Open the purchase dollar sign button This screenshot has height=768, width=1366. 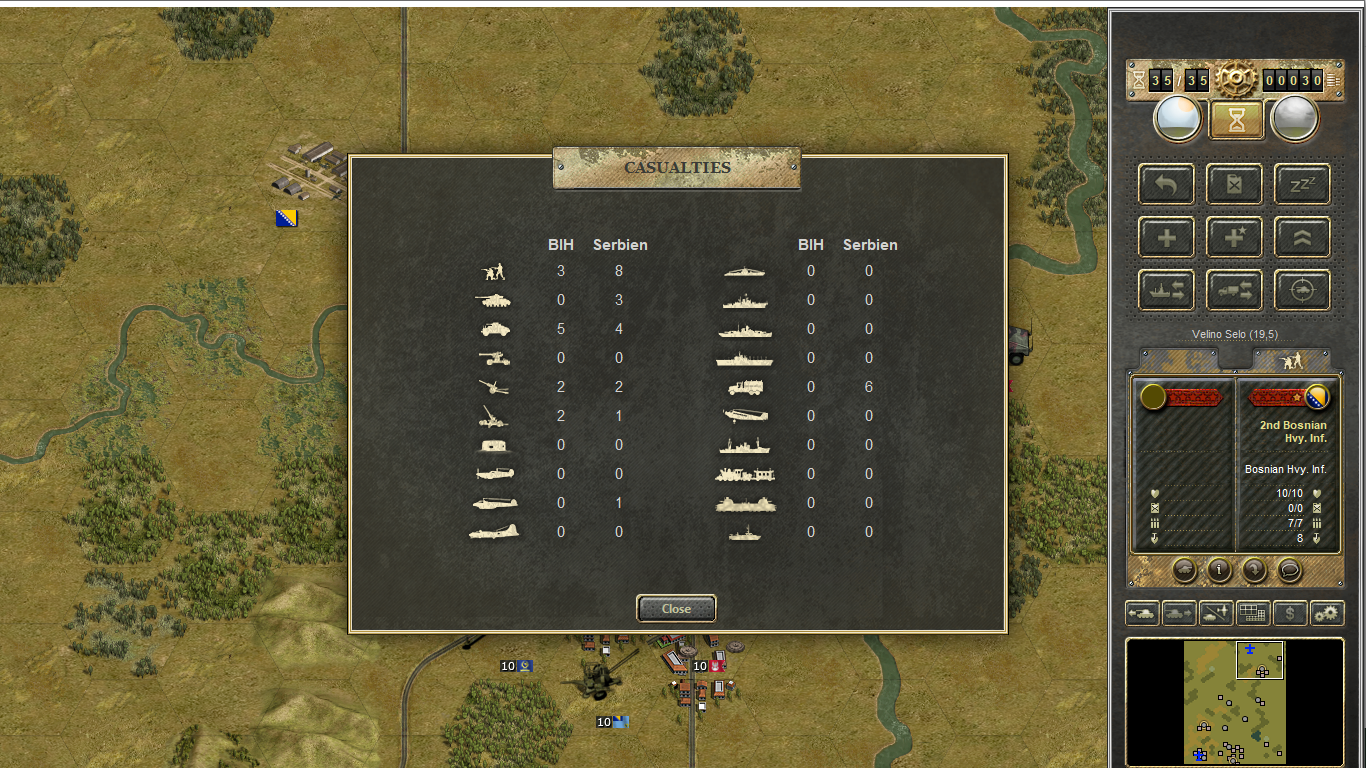pyautogui.click(x=1290, y=613)
